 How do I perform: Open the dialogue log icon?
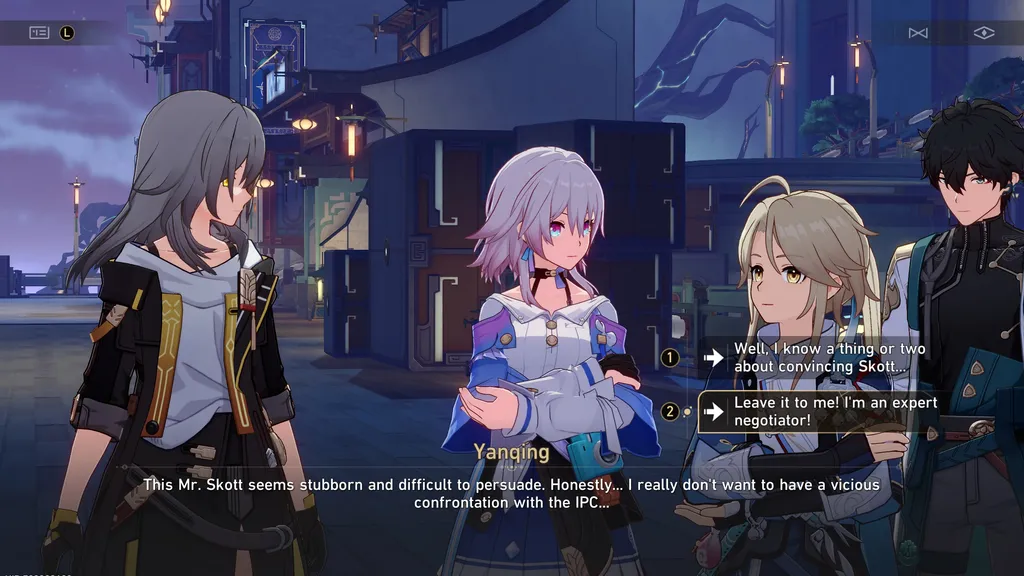[39, 32]
